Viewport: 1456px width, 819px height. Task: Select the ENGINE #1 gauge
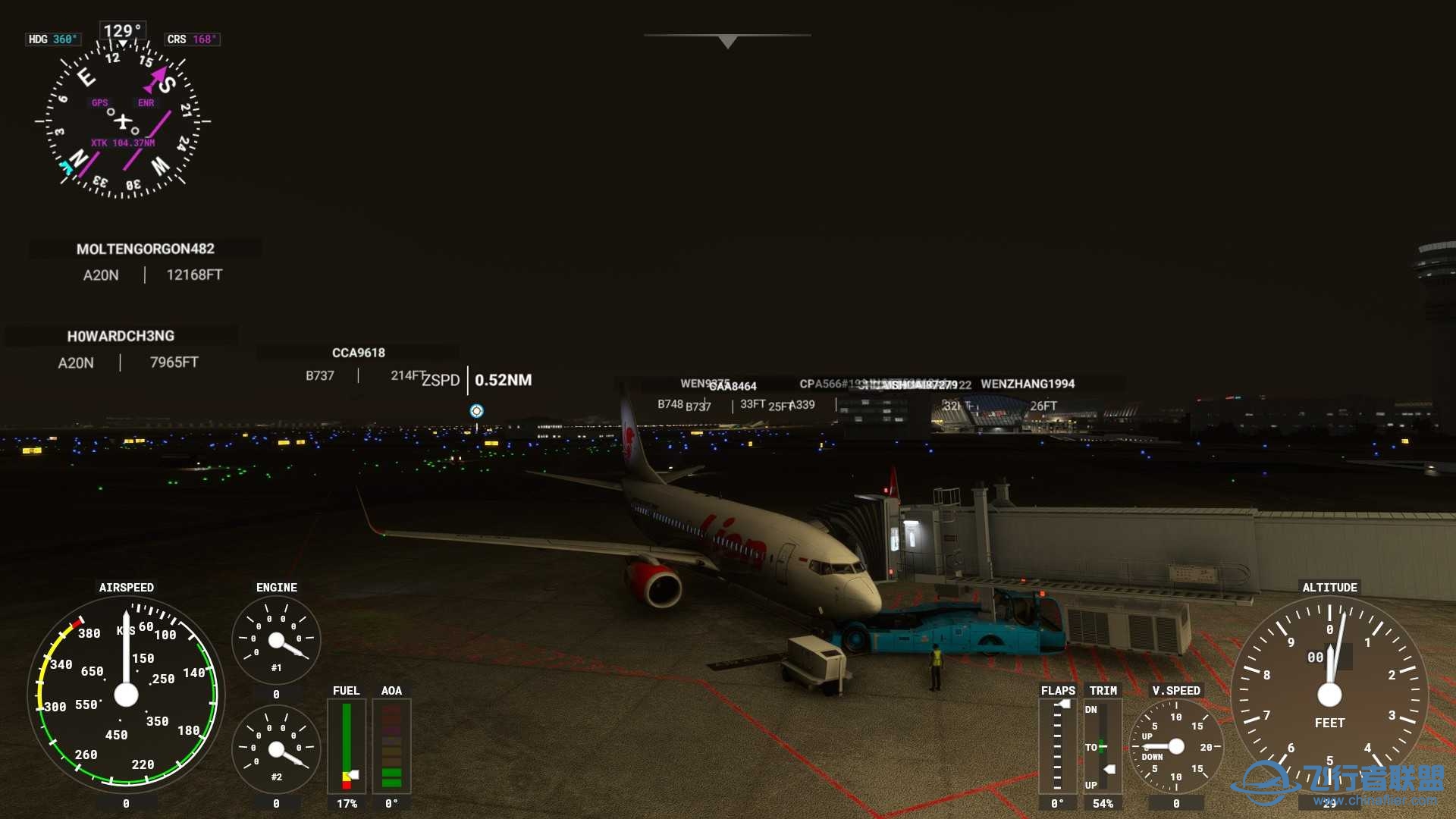(277, 639)
